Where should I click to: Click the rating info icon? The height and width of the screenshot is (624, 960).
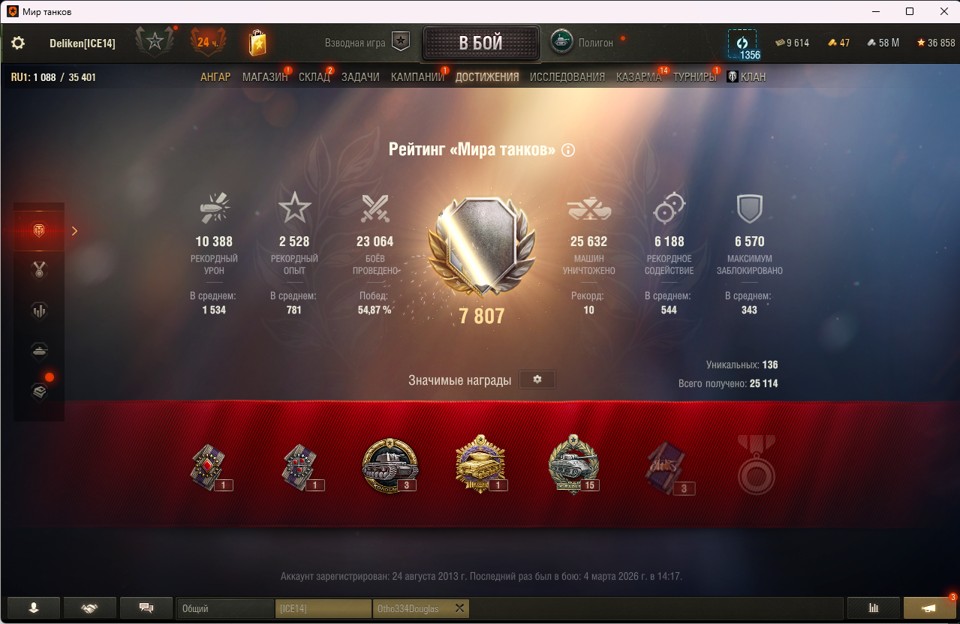(x=569, y=150)
